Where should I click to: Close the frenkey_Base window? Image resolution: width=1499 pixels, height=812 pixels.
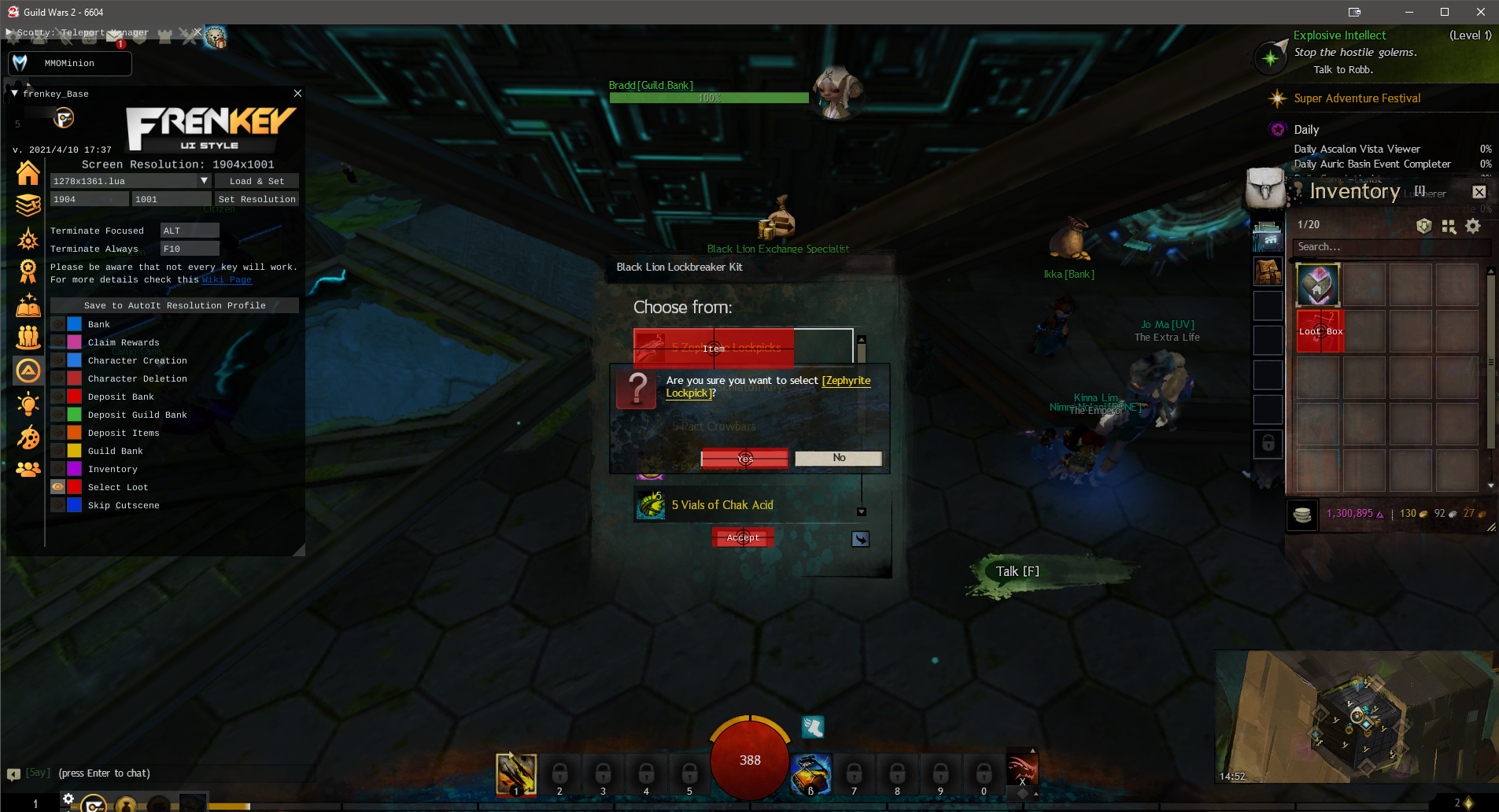click(x=297, y=93)
